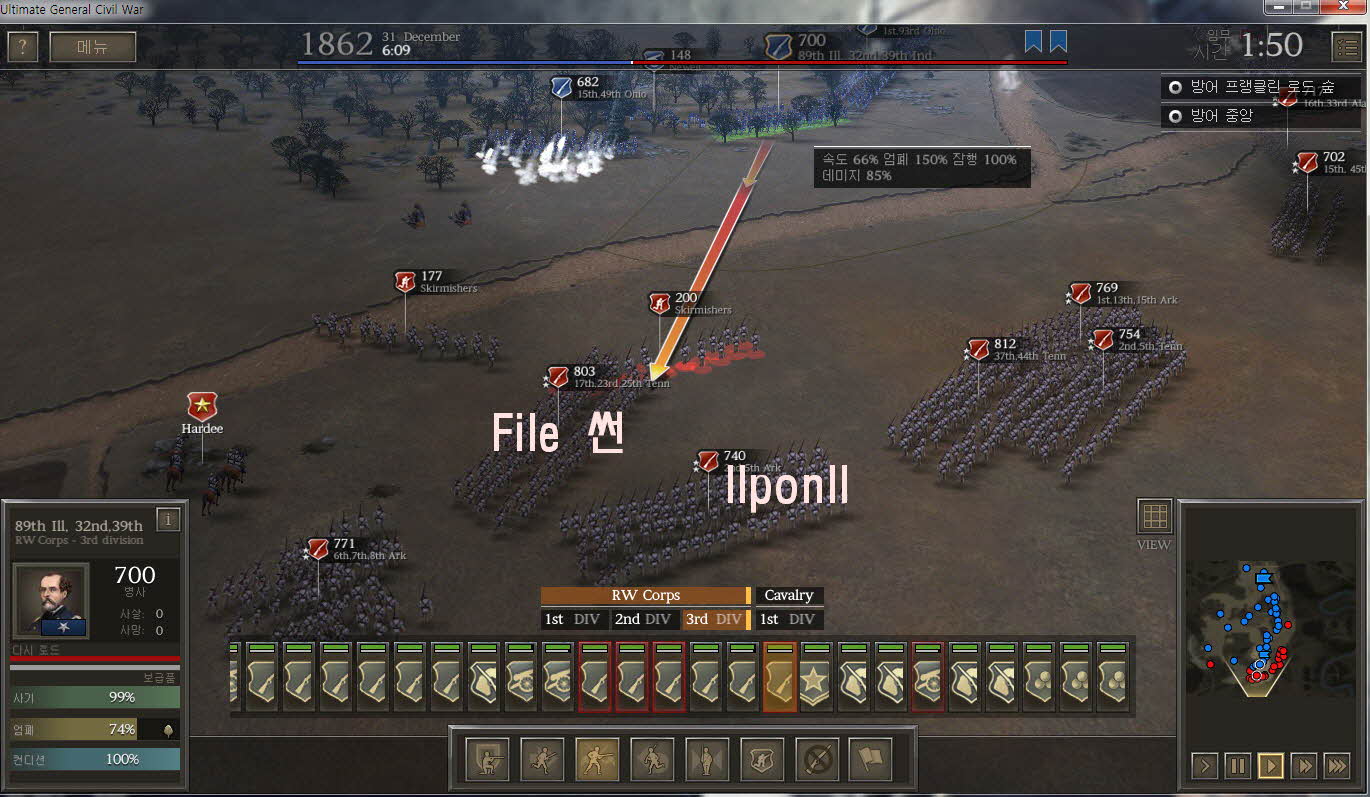Activate the crossed-out rifle hold fire command
The width and height of the screenshot is (1370, 797).
click(x=816, y=760)
